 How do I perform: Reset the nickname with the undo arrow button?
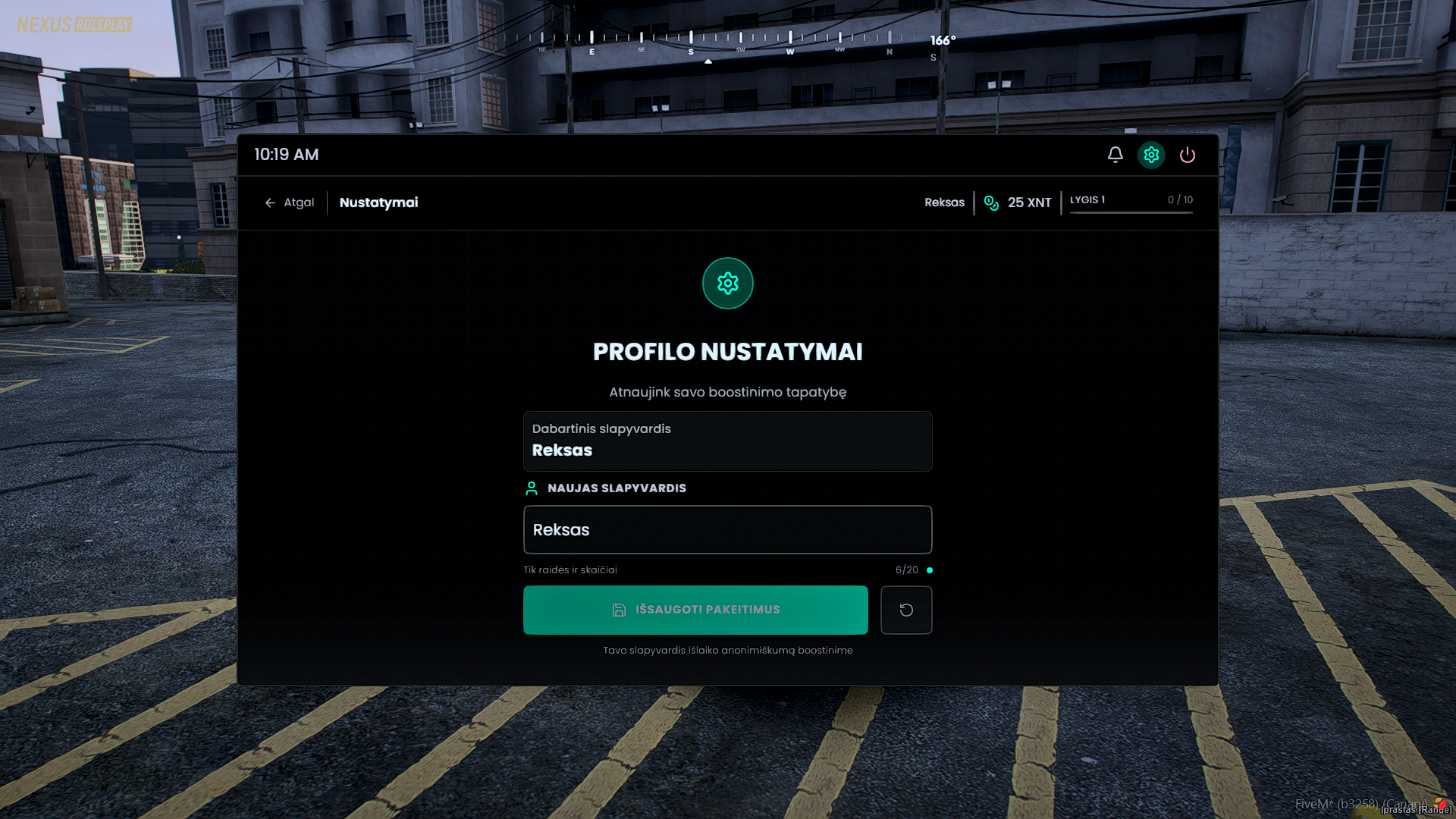(906, 610)
